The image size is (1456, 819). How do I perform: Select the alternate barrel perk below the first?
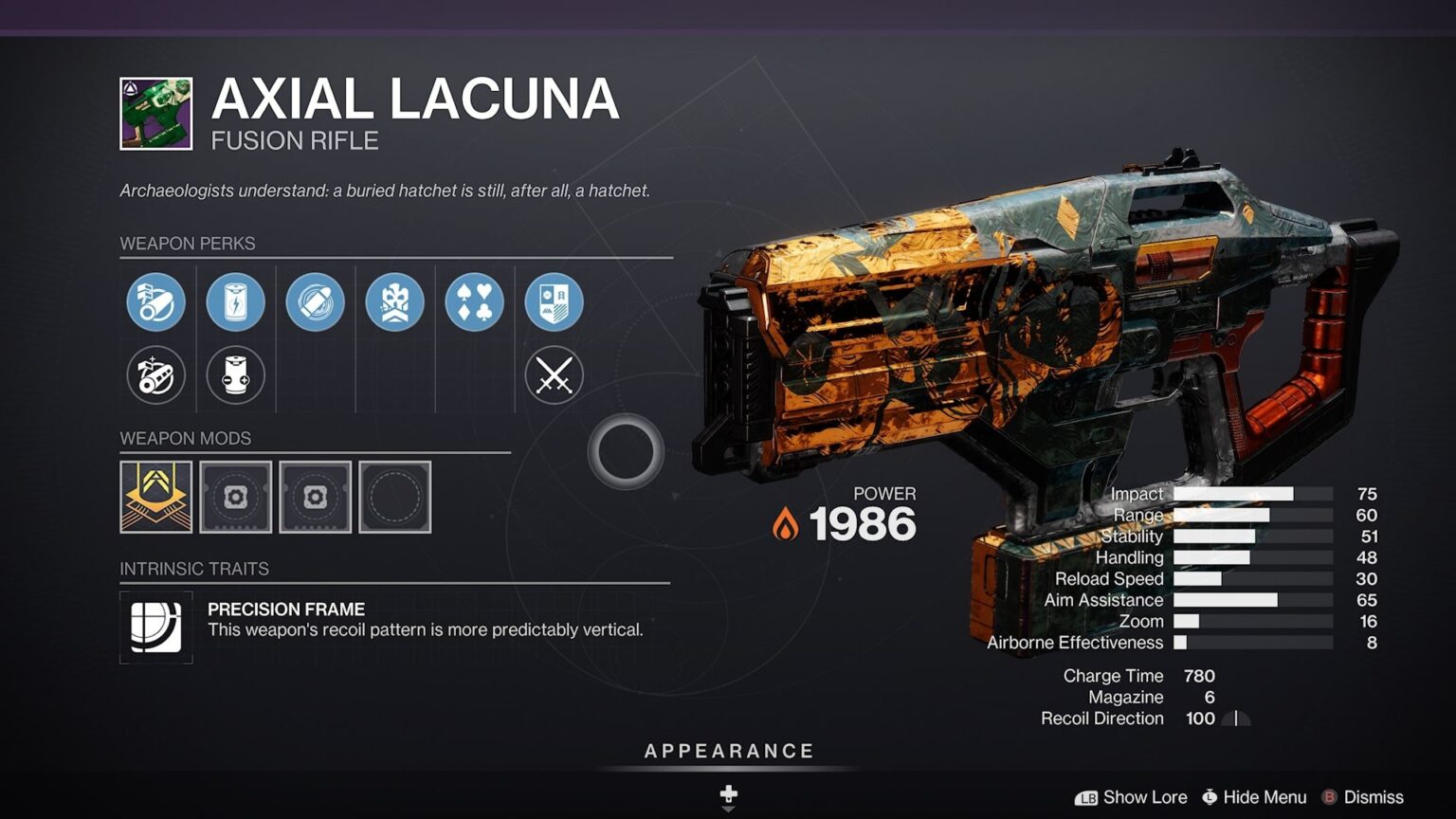click(155, 374)
